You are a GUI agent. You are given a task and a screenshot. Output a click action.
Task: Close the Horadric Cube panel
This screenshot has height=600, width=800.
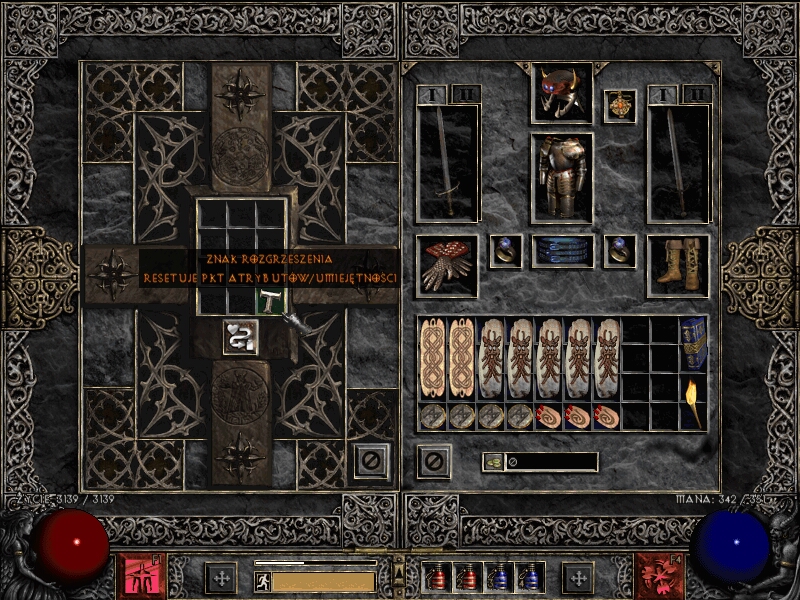coord(370,461)
